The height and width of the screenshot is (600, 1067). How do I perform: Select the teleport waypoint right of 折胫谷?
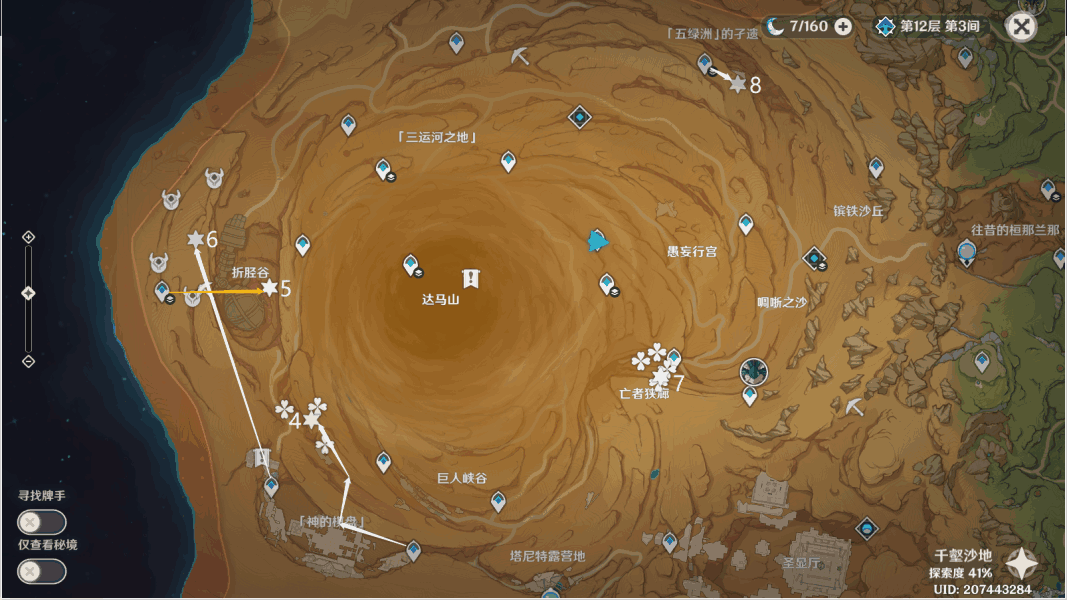[302, 244]
